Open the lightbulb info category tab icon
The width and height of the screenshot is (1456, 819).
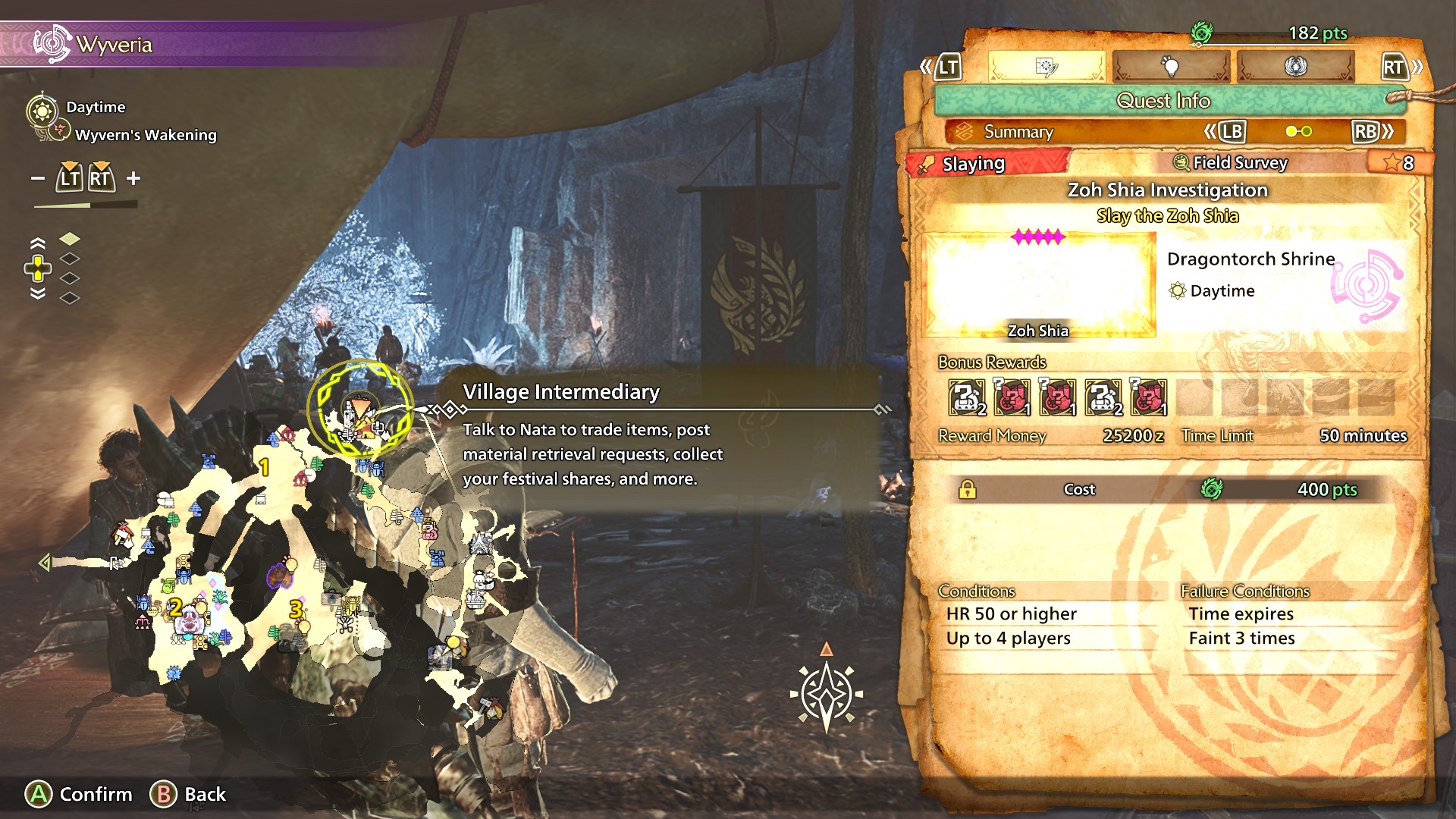point(1171,67)
